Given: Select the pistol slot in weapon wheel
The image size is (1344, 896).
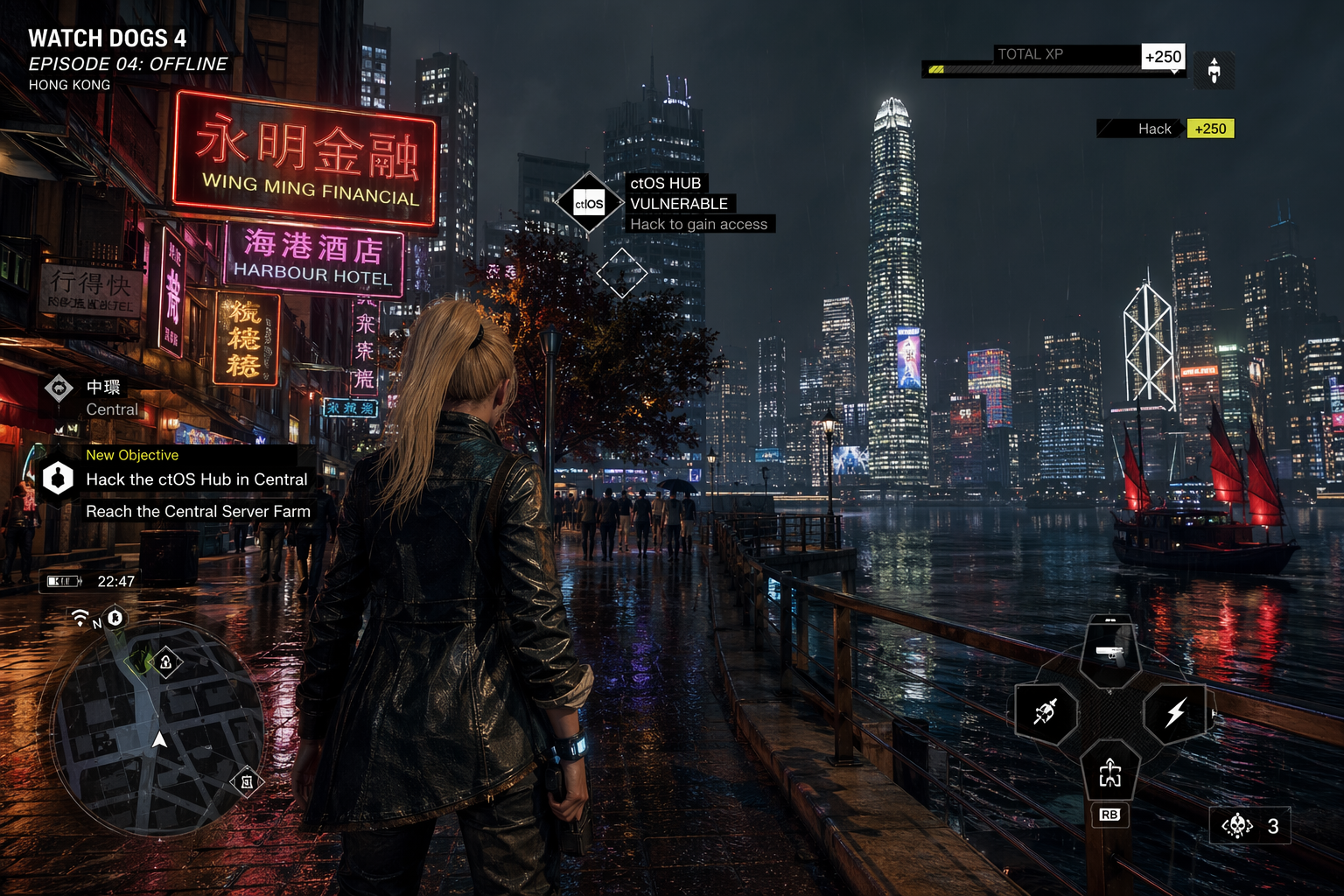Looking at the screenshot, I should coord(1109,653).
